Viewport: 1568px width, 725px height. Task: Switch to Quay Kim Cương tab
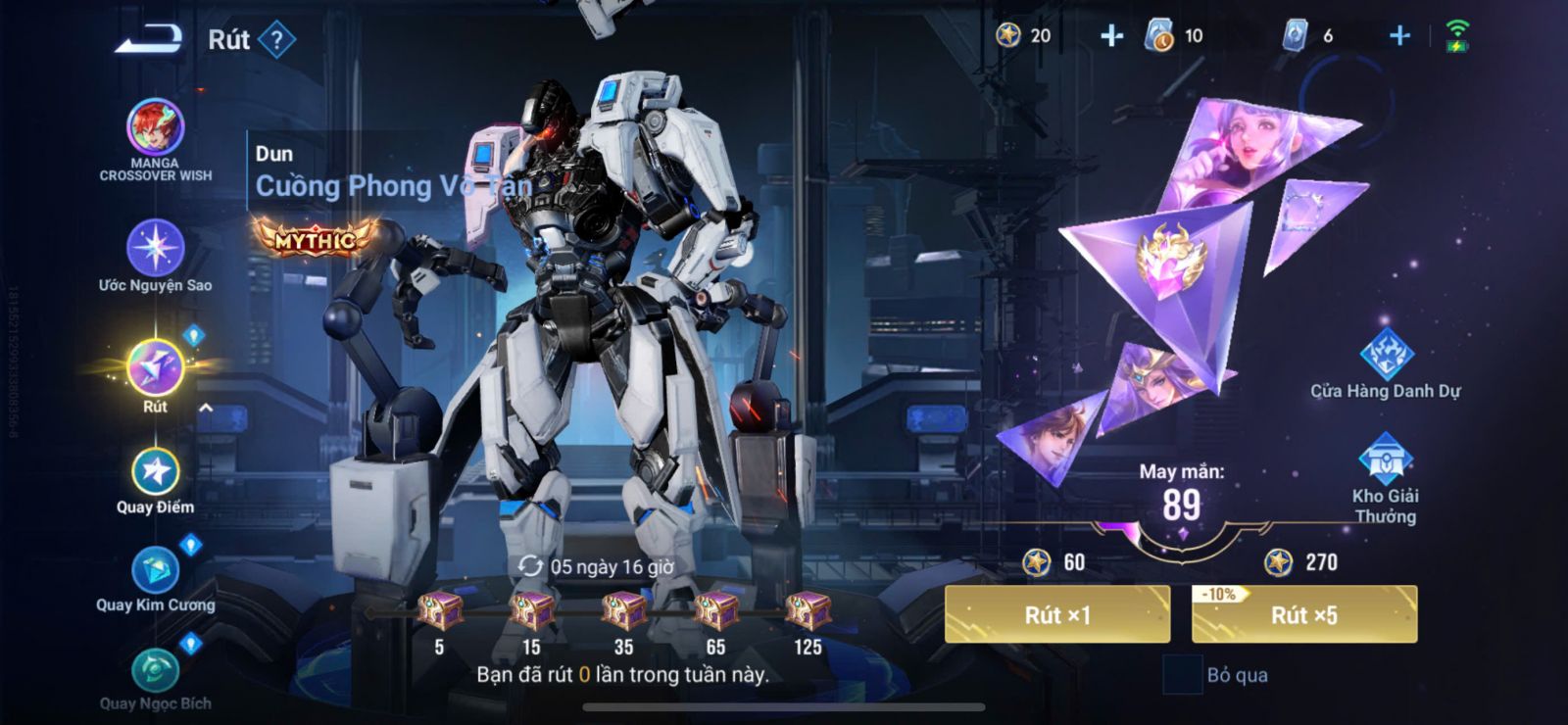click(x=155, y=570)
